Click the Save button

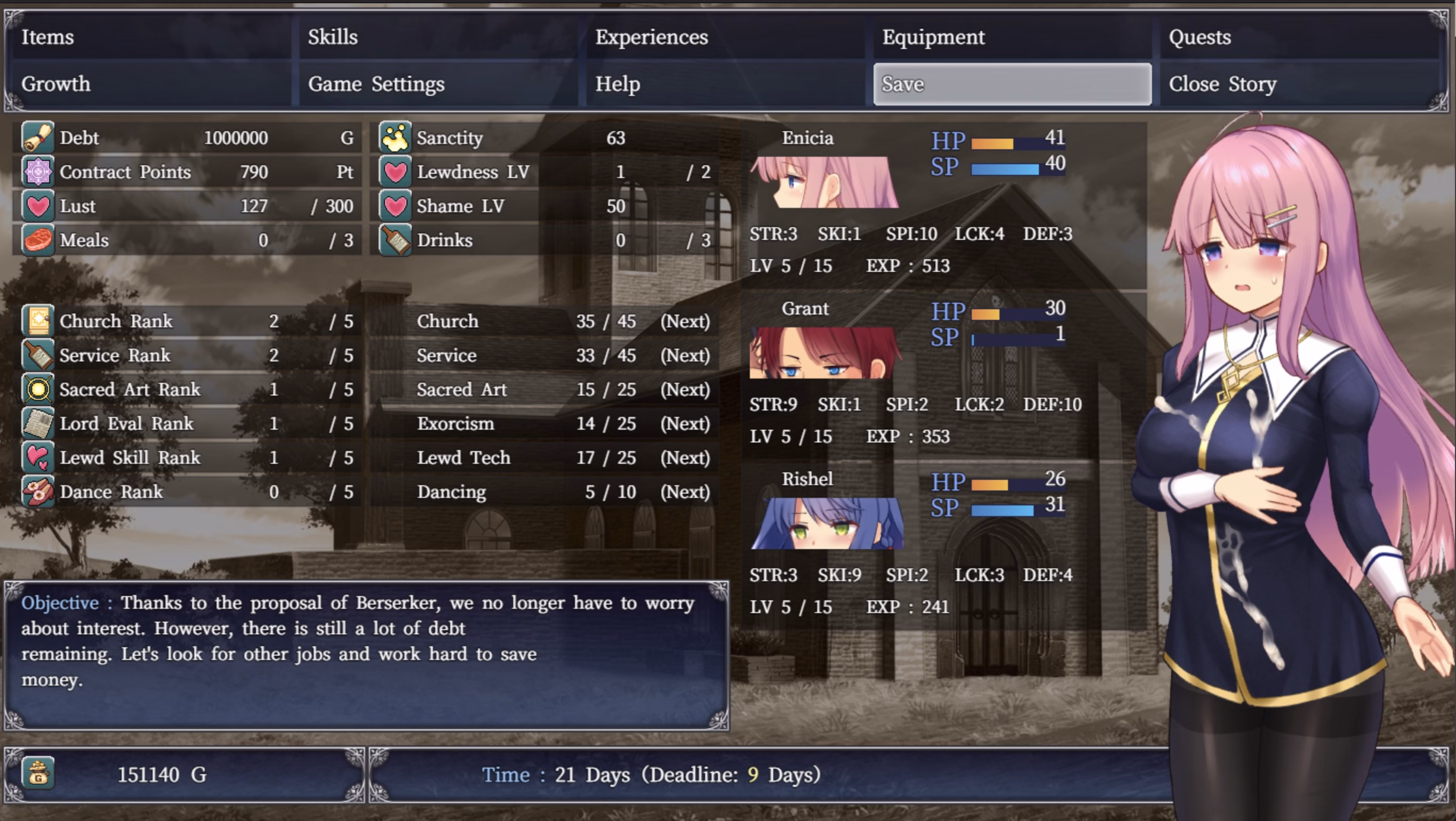(x=1012, y=84)
